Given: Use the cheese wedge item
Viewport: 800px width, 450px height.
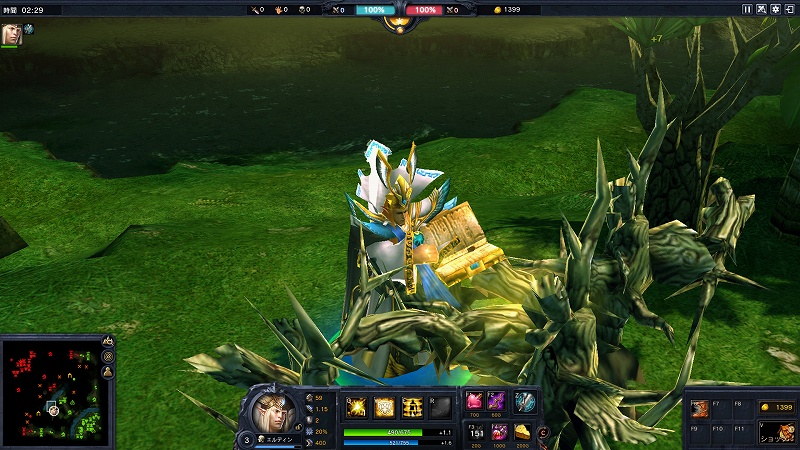Looking at the screenshot, I should 523,432.
